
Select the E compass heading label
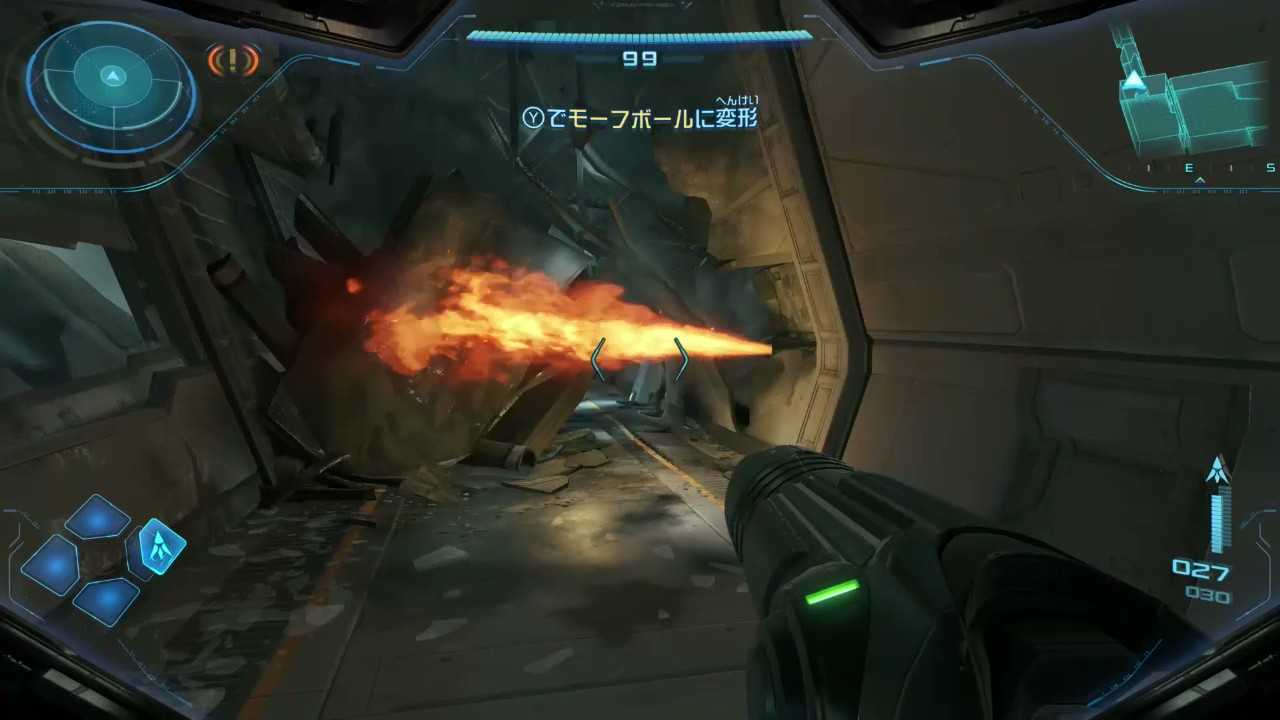click(1188, 168)
